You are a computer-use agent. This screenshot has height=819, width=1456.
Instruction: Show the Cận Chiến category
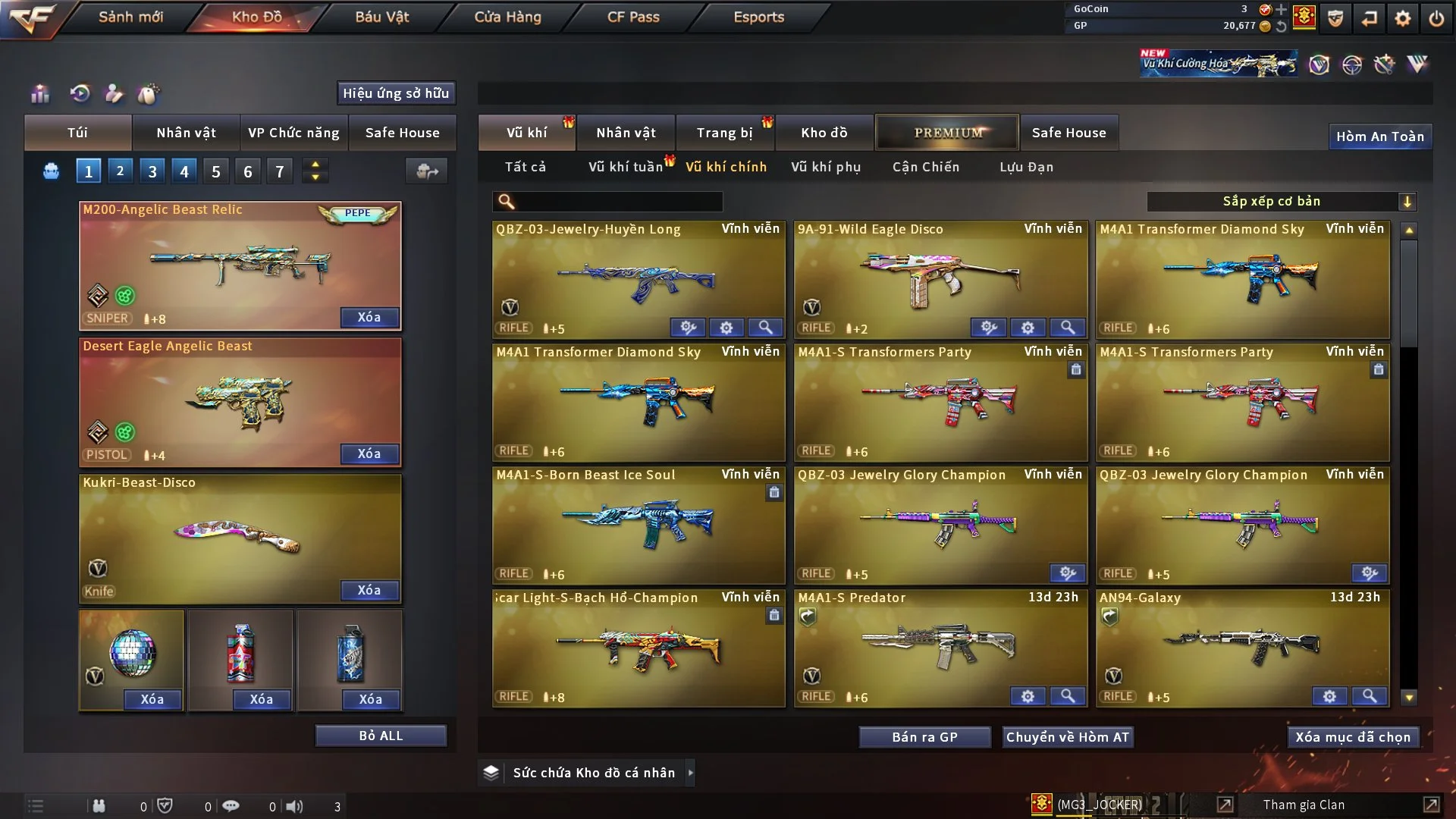click(926, 167)
